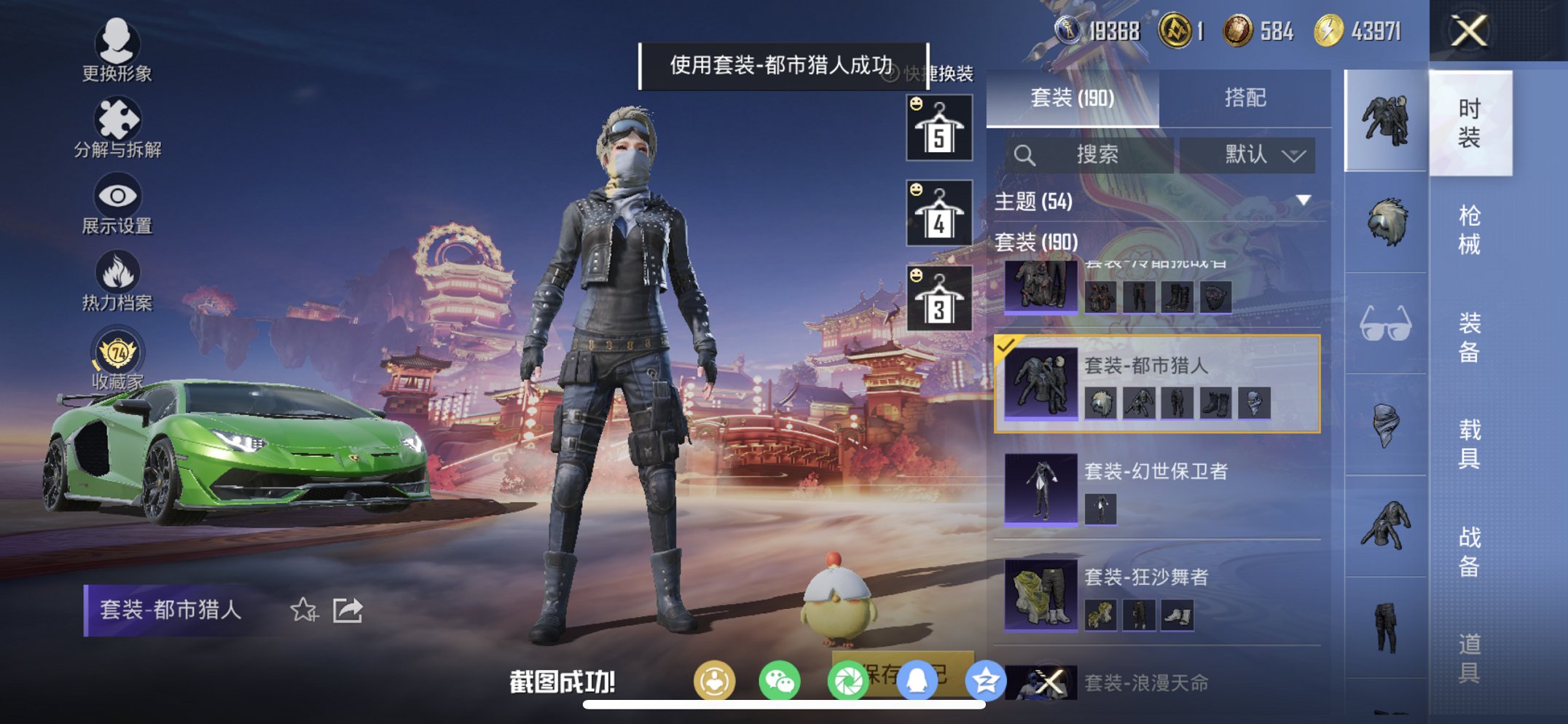
Task: Expand the 套装 (190) section
Action: tap(1038, 244)
